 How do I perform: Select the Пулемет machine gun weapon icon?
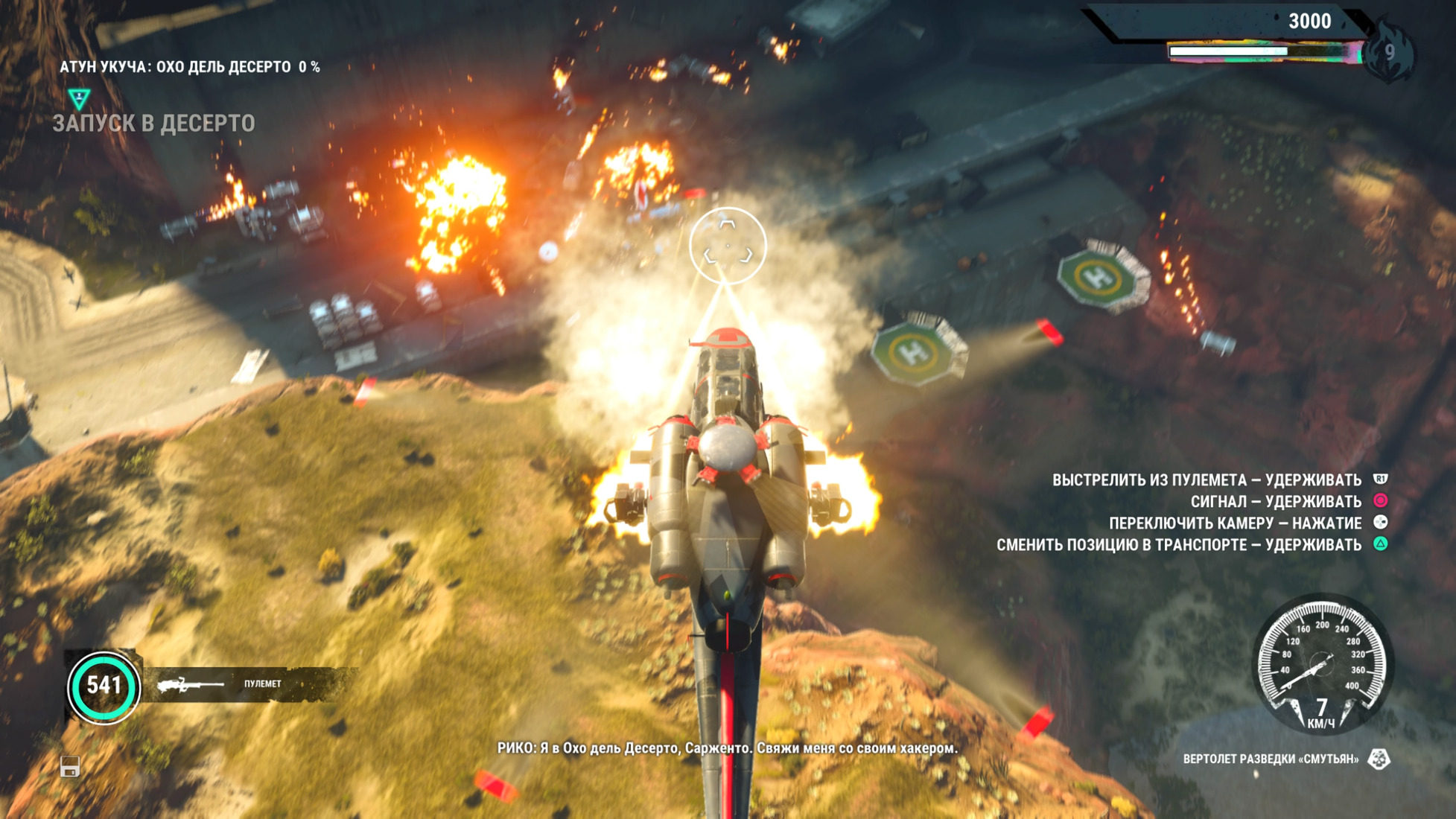tap(191, 684)
